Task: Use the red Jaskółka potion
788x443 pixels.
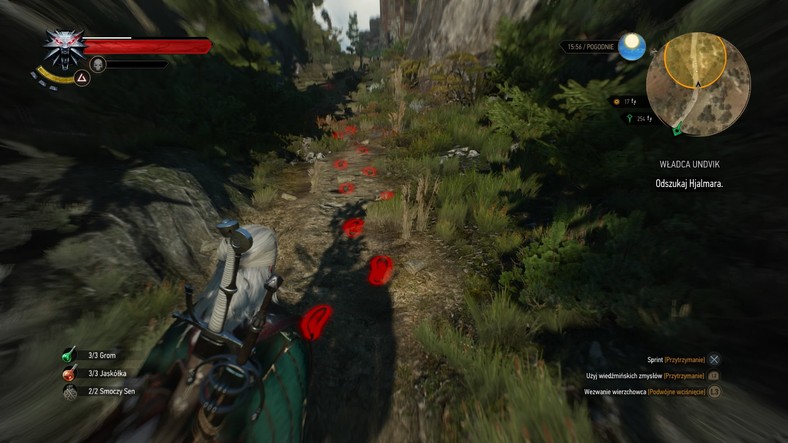Action: pos(69,374)
